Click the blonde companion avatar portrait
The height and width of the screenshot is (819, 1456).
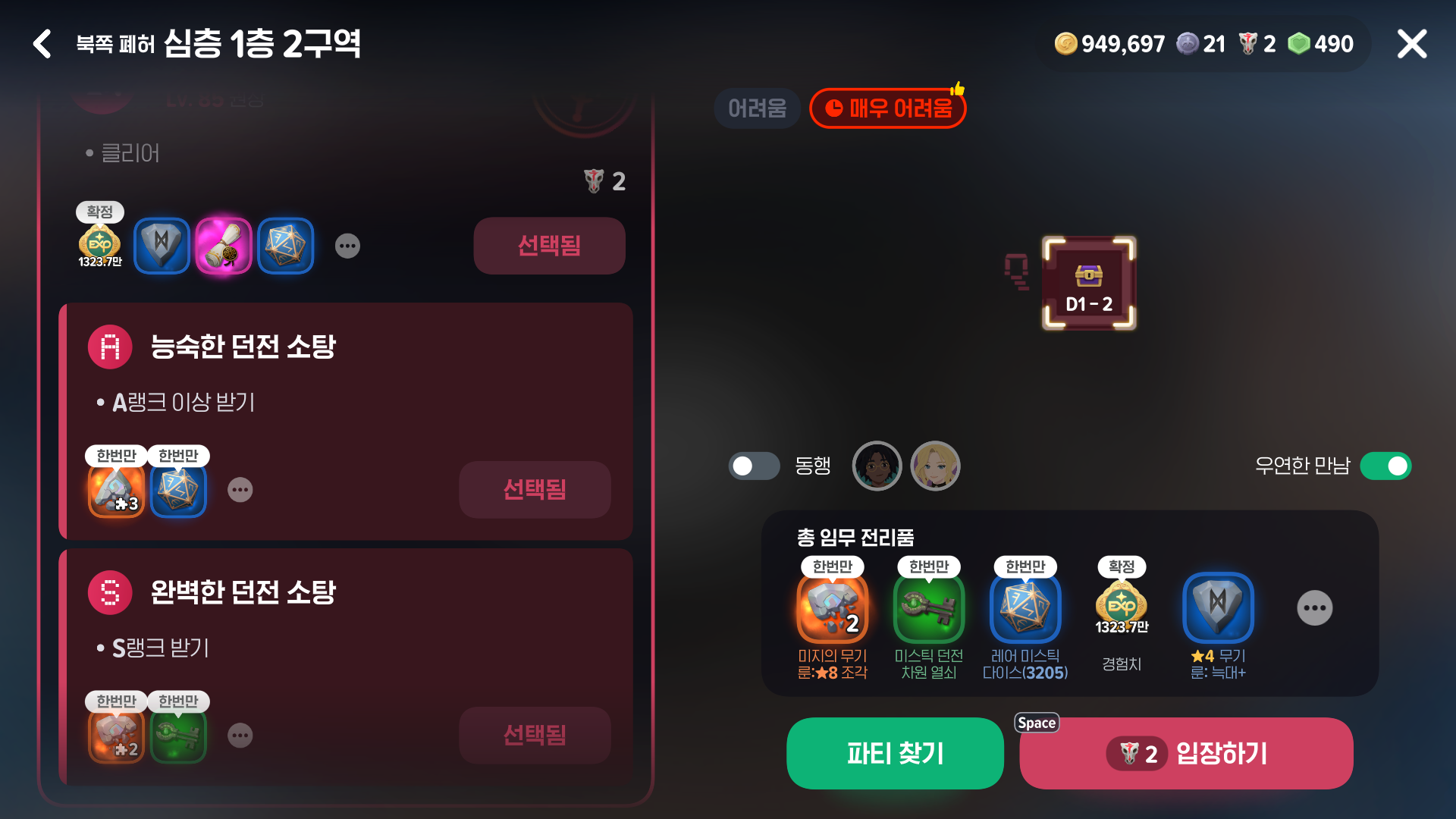pos(935,466)
